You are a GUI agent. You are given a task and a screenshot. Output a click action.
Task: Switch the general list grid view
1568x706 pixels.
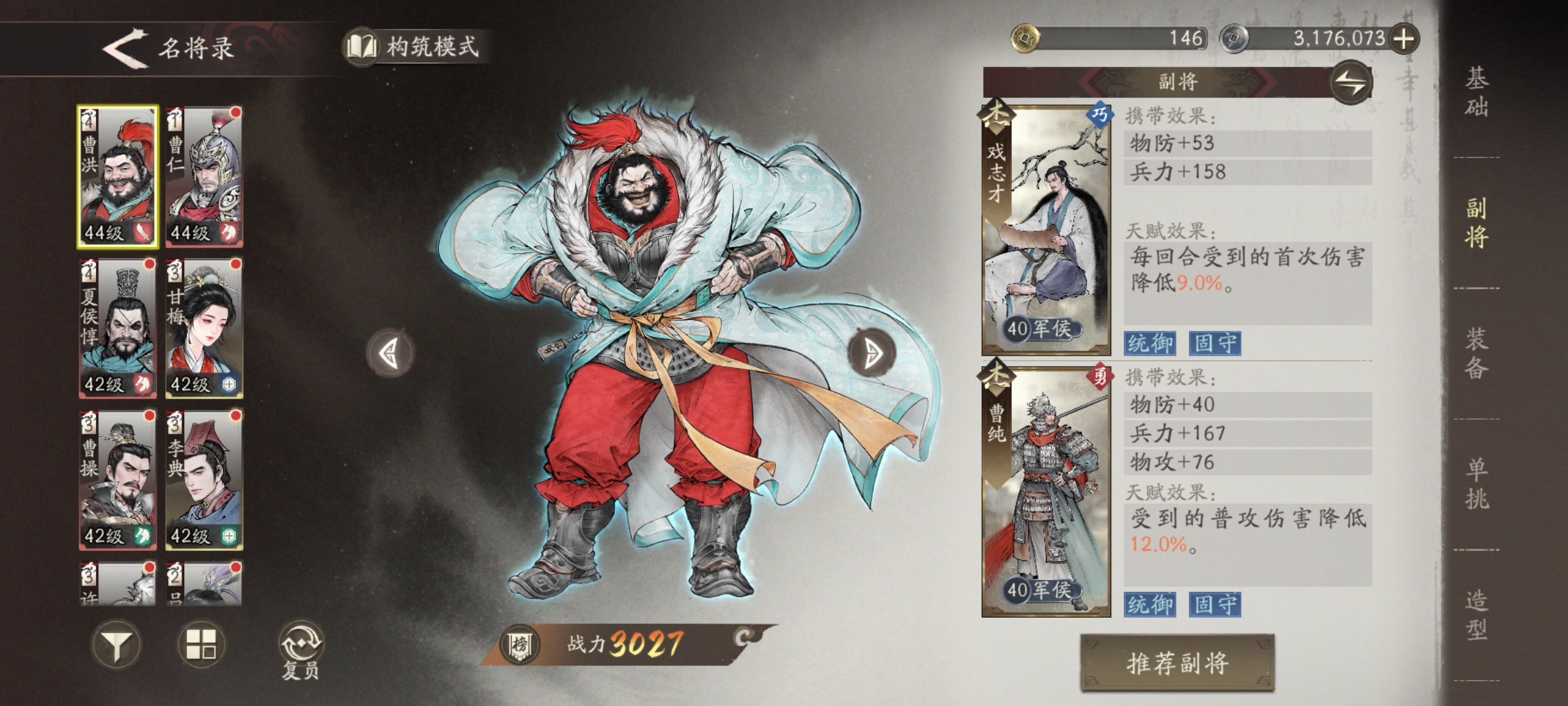tap(201, 645)
